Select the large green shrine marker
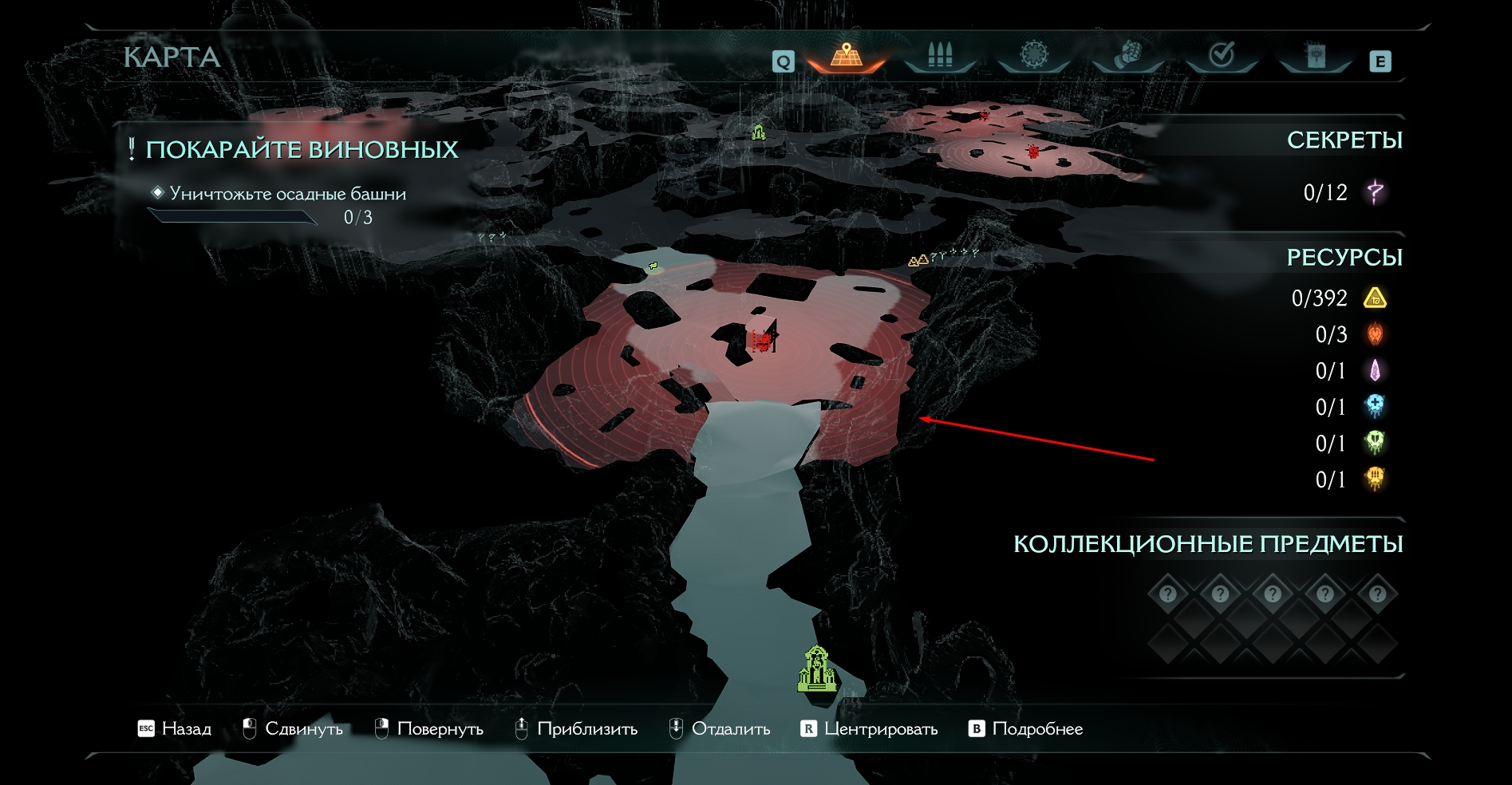This screenshot has width=1512, height=785. [x=817, y=669]
